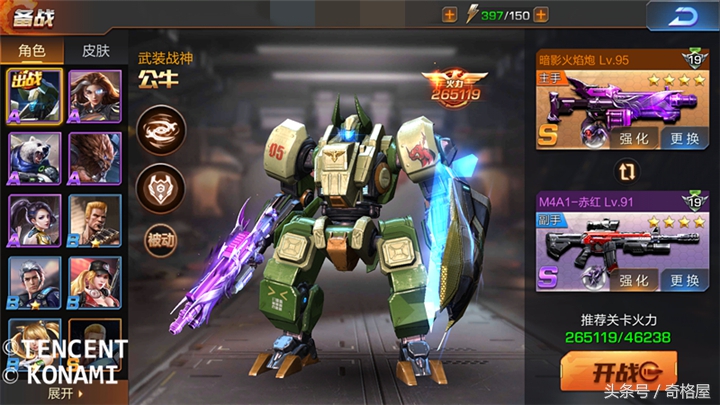Select the polar bear character portrait

click(x=35, y=156)
